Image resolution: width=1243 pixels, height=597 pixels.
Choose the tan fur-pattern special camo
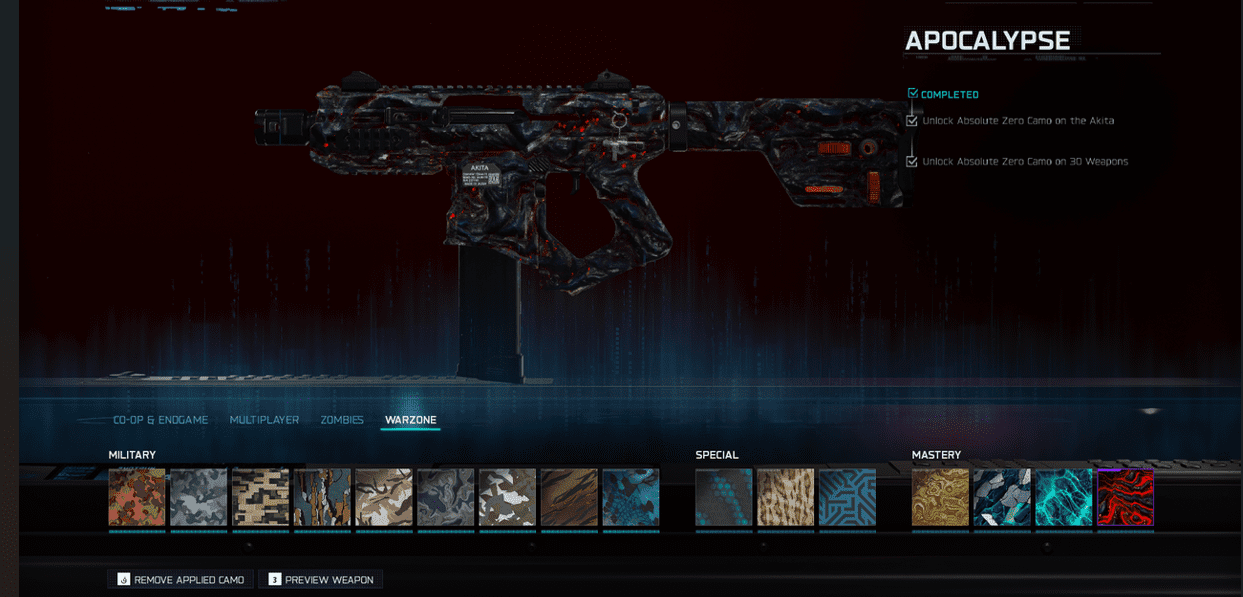click(785, 497)
